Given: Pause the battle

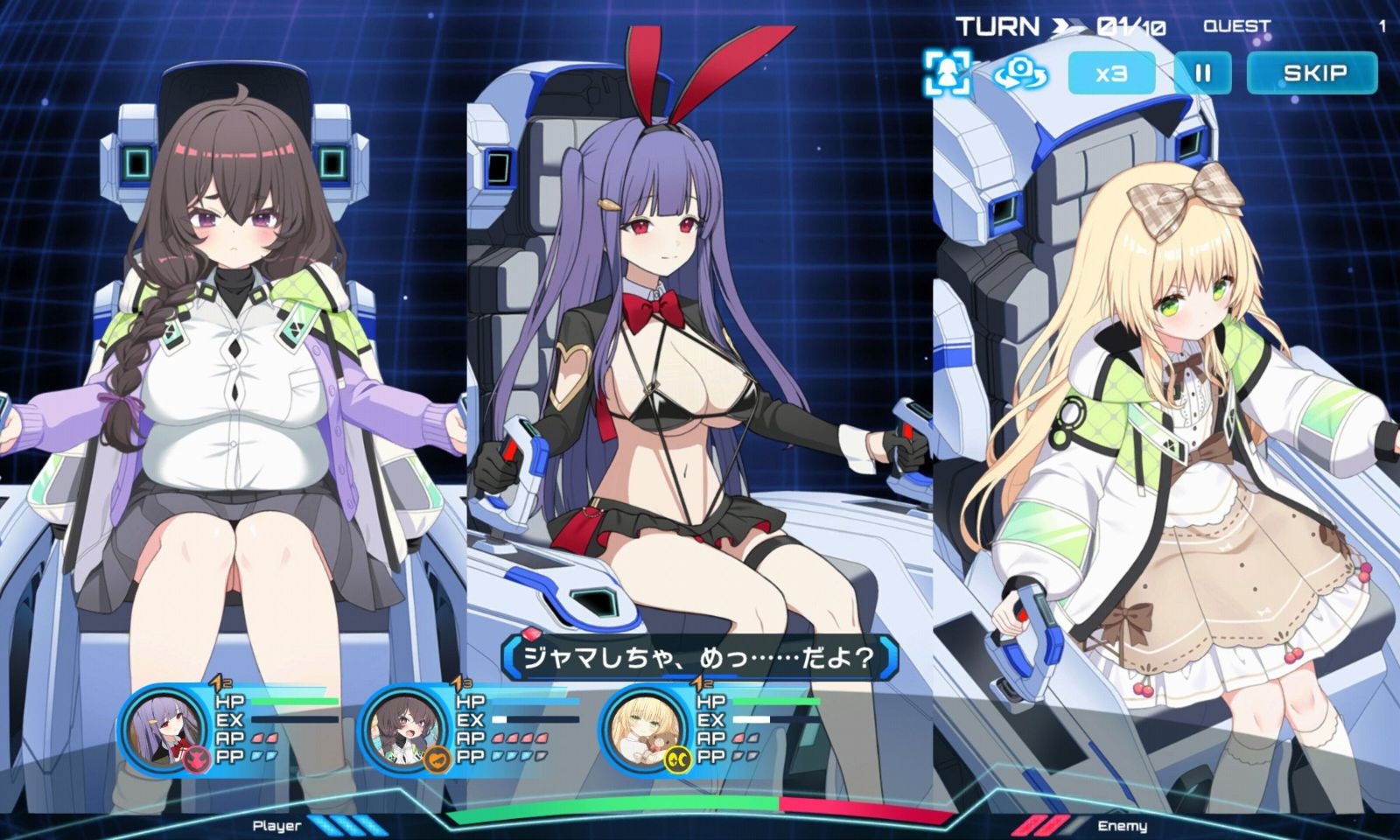Looking at the screenshot, I should click(x=1202, y=73).
